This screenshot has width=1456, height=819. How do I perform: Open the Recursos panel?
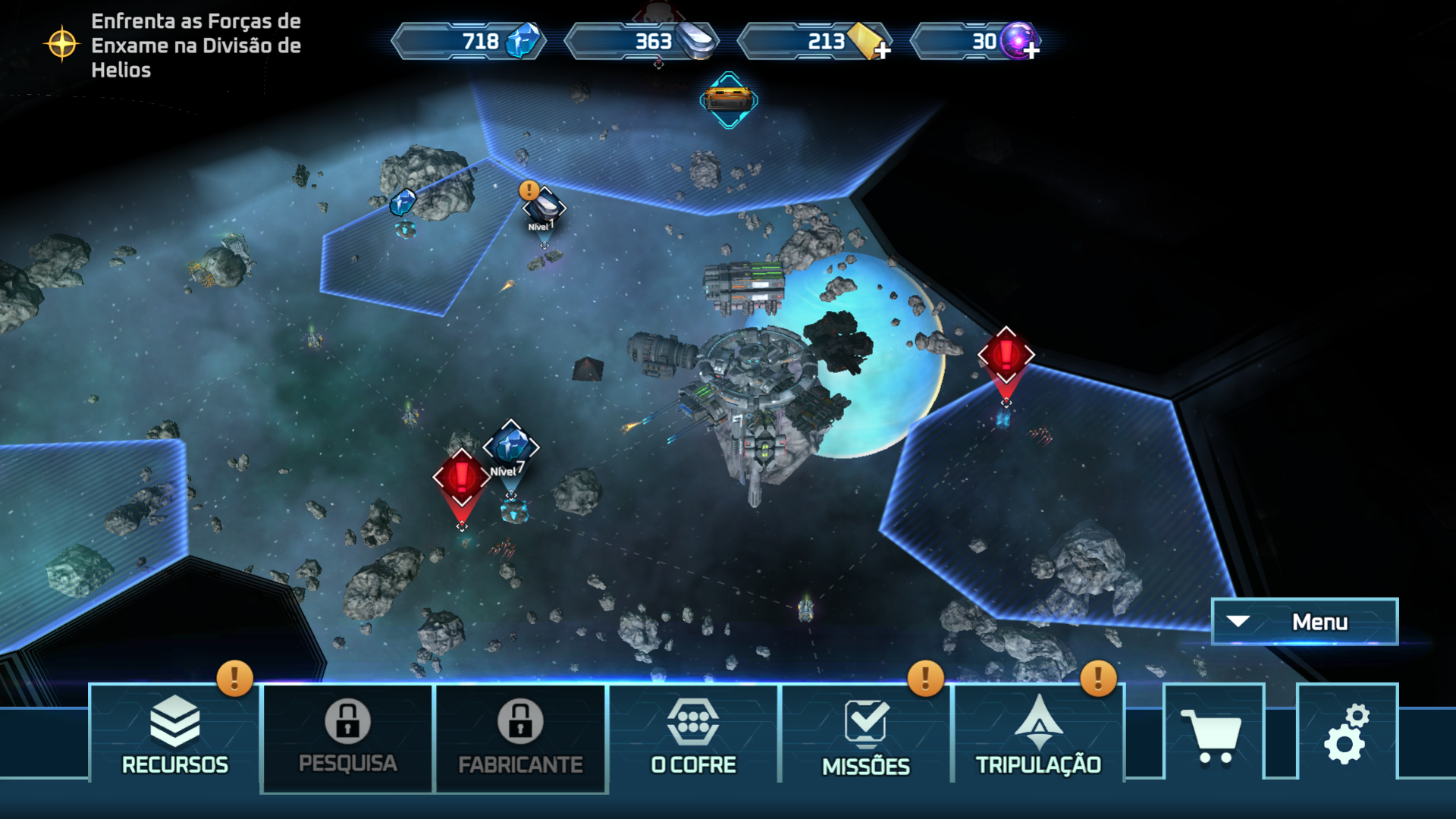pyautogui.click(x=174, y=733)
